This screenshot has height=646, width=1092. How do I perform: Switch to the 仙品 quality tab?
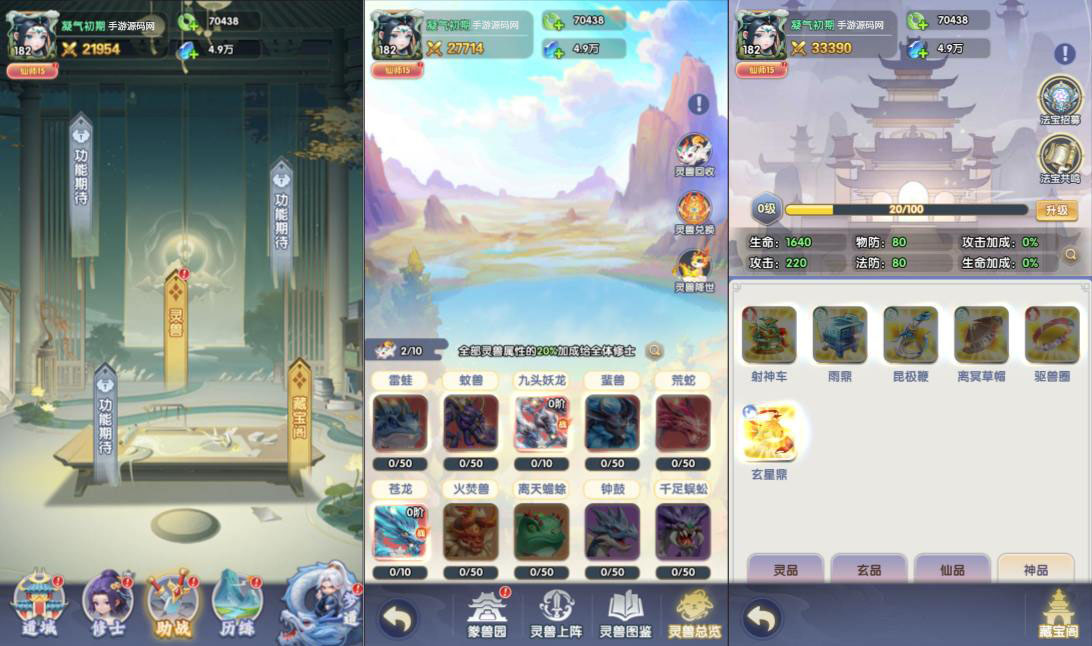[952, 570]
